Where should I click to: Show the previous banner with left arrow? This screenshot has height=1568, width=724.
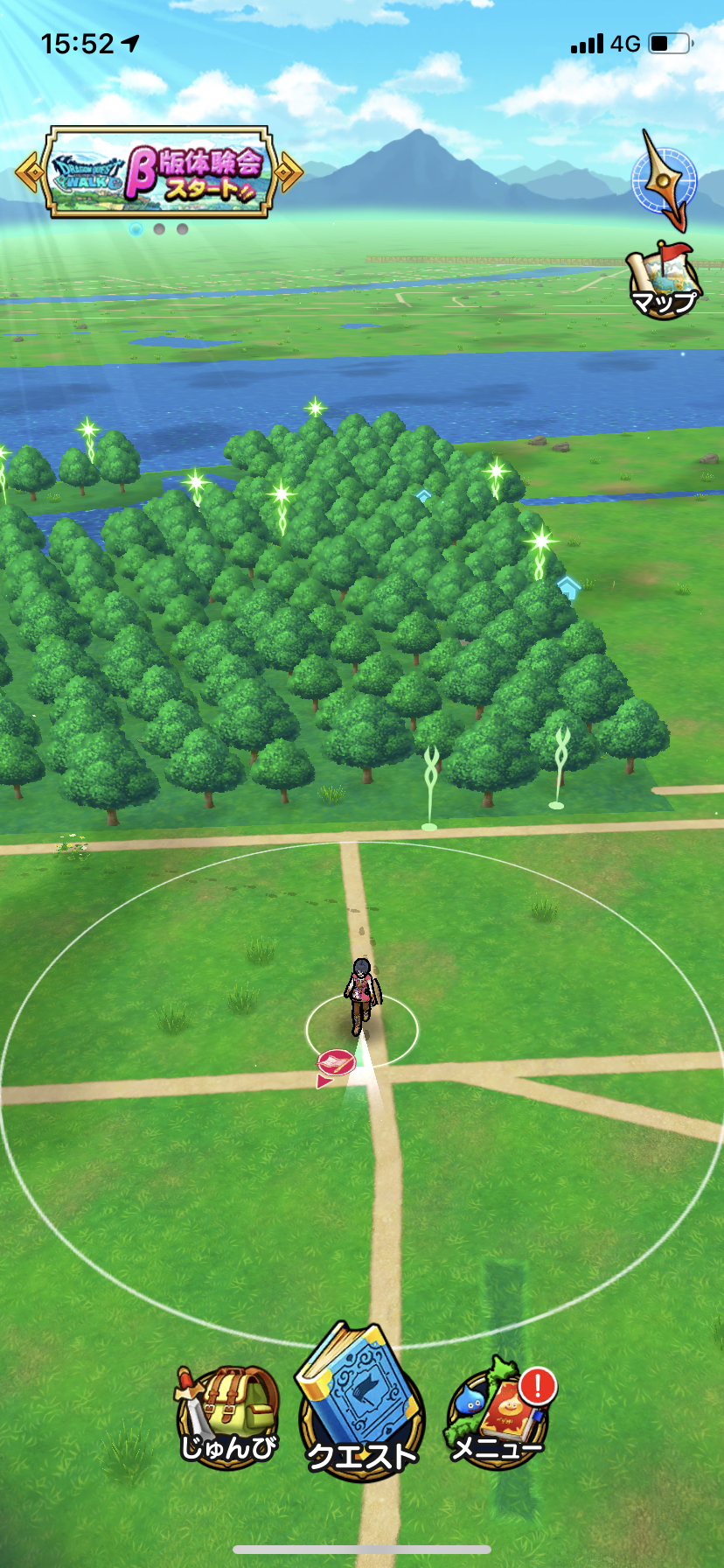point(30,172)
